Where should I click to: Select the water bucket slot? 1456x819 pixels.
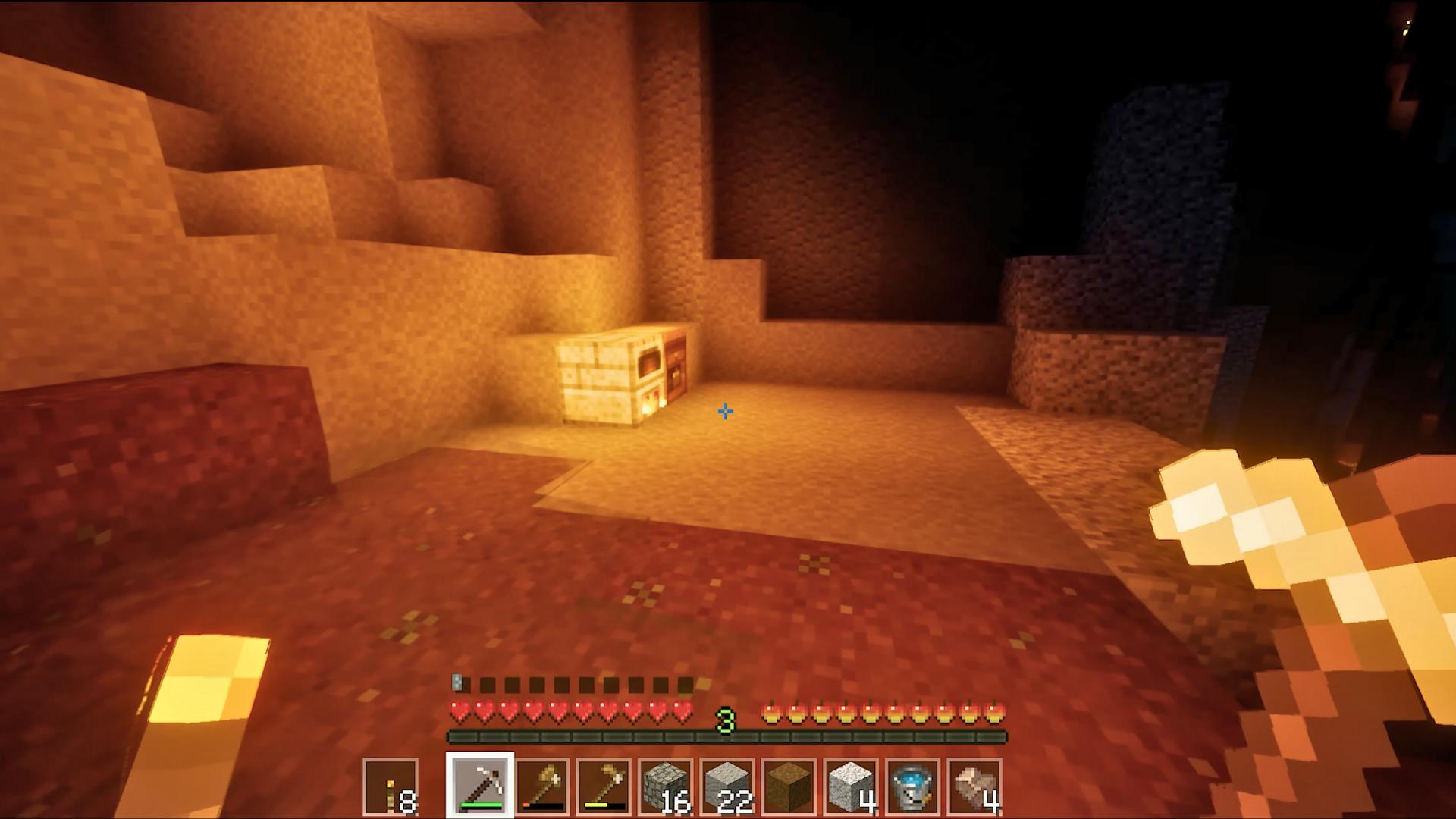pos(912,786)
